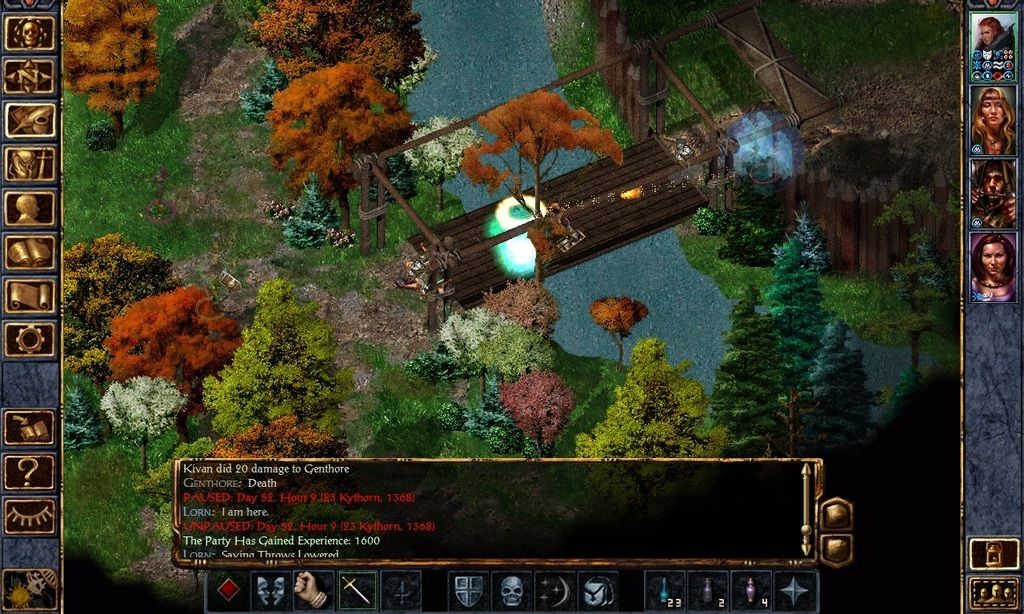The height and width of the screenshot is (614, 1024).
Task: Select the purple-clad woman's portrait
Action: [x=993, y=267]
